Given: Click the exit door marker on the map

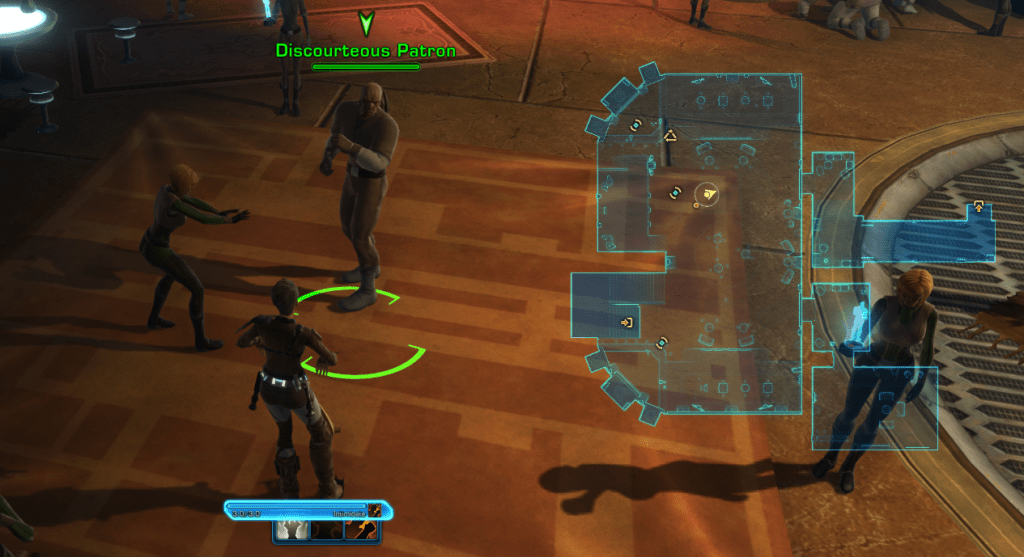Looking at the screenshot, I should (627, 322).
